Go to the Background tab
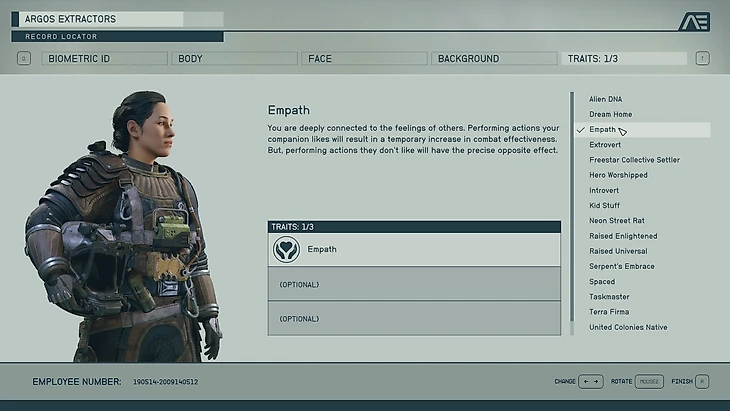The width and height of the screenshot is (730, 411). click(494, 59)
